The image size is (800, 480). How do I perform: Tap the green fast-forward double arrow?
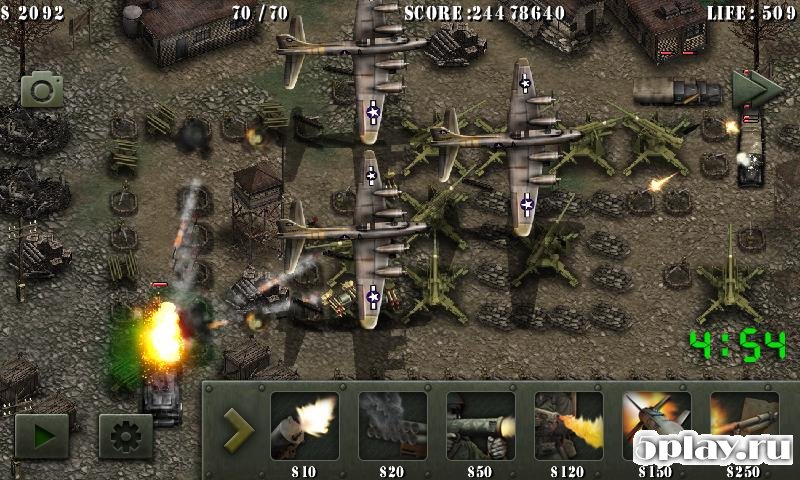point(755,90)
